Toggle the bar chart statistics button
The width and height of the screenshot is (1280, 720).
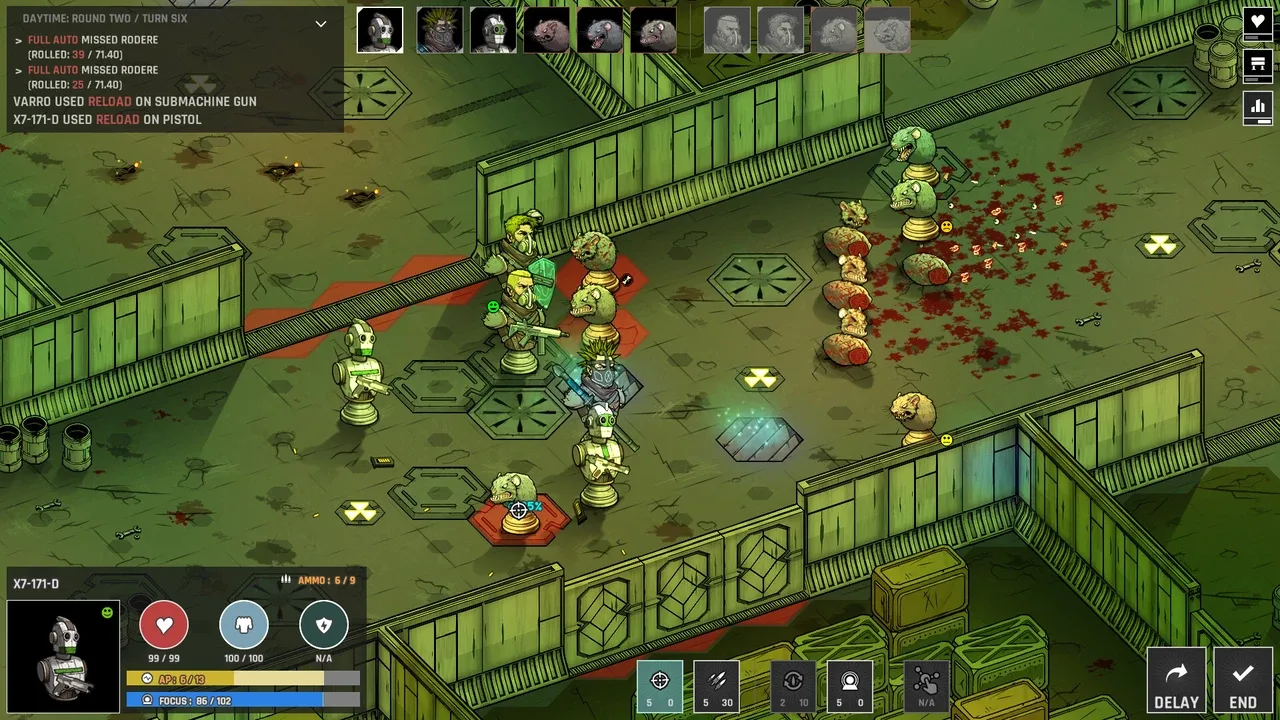1258,107
